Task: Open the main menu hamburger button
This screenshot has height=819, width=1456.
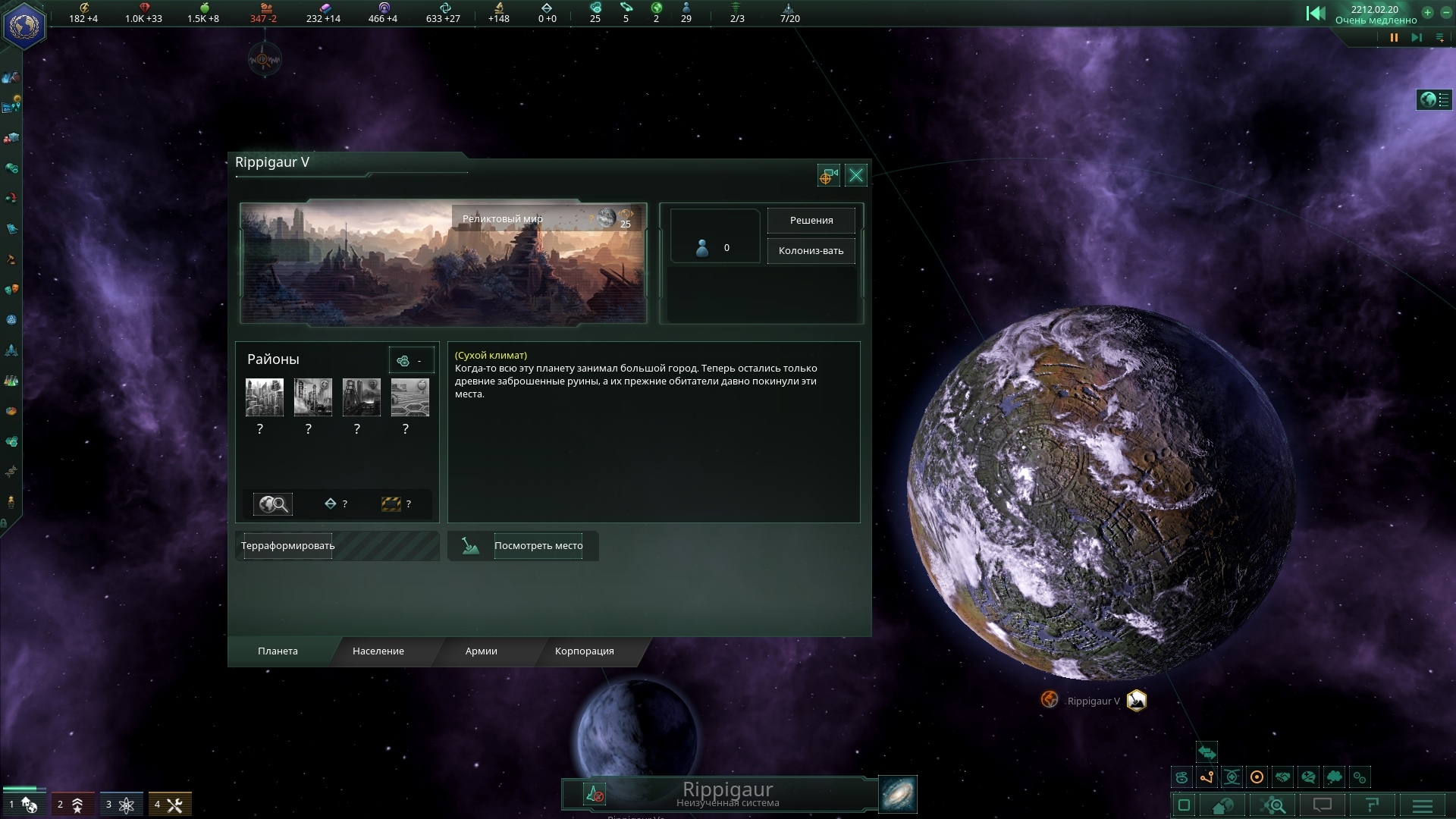Action: point(1422,805)
